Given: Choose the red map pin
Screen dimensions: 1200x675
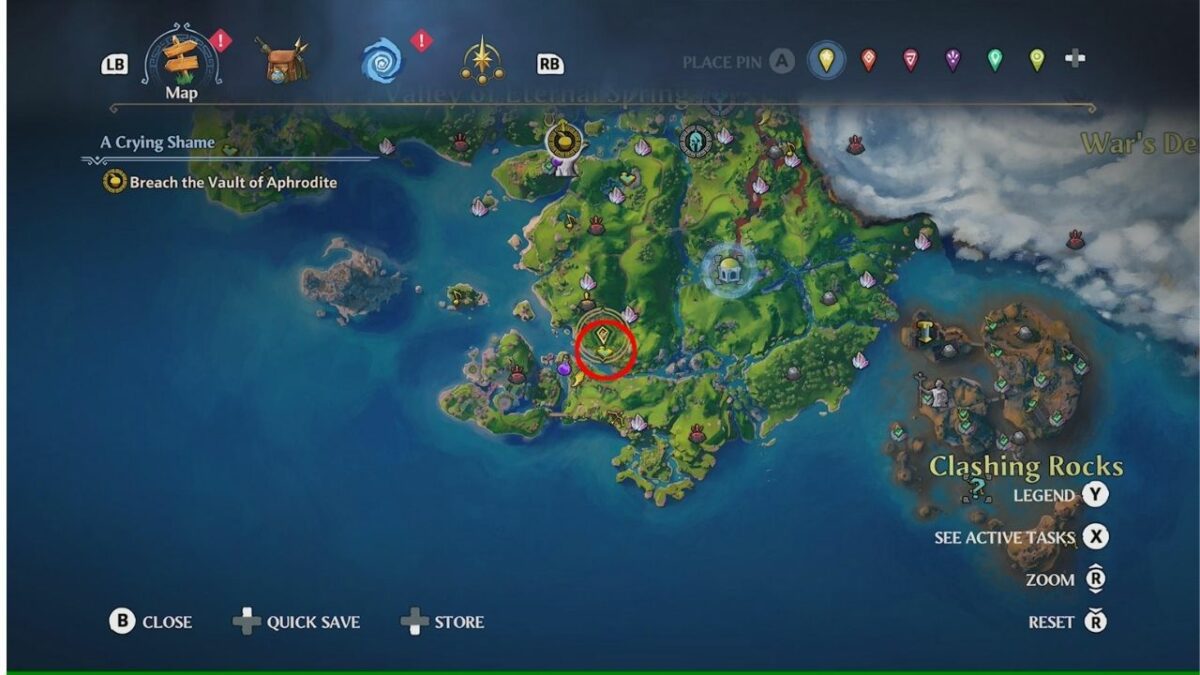Looking at the screenshot, I should tap(868, 61).
